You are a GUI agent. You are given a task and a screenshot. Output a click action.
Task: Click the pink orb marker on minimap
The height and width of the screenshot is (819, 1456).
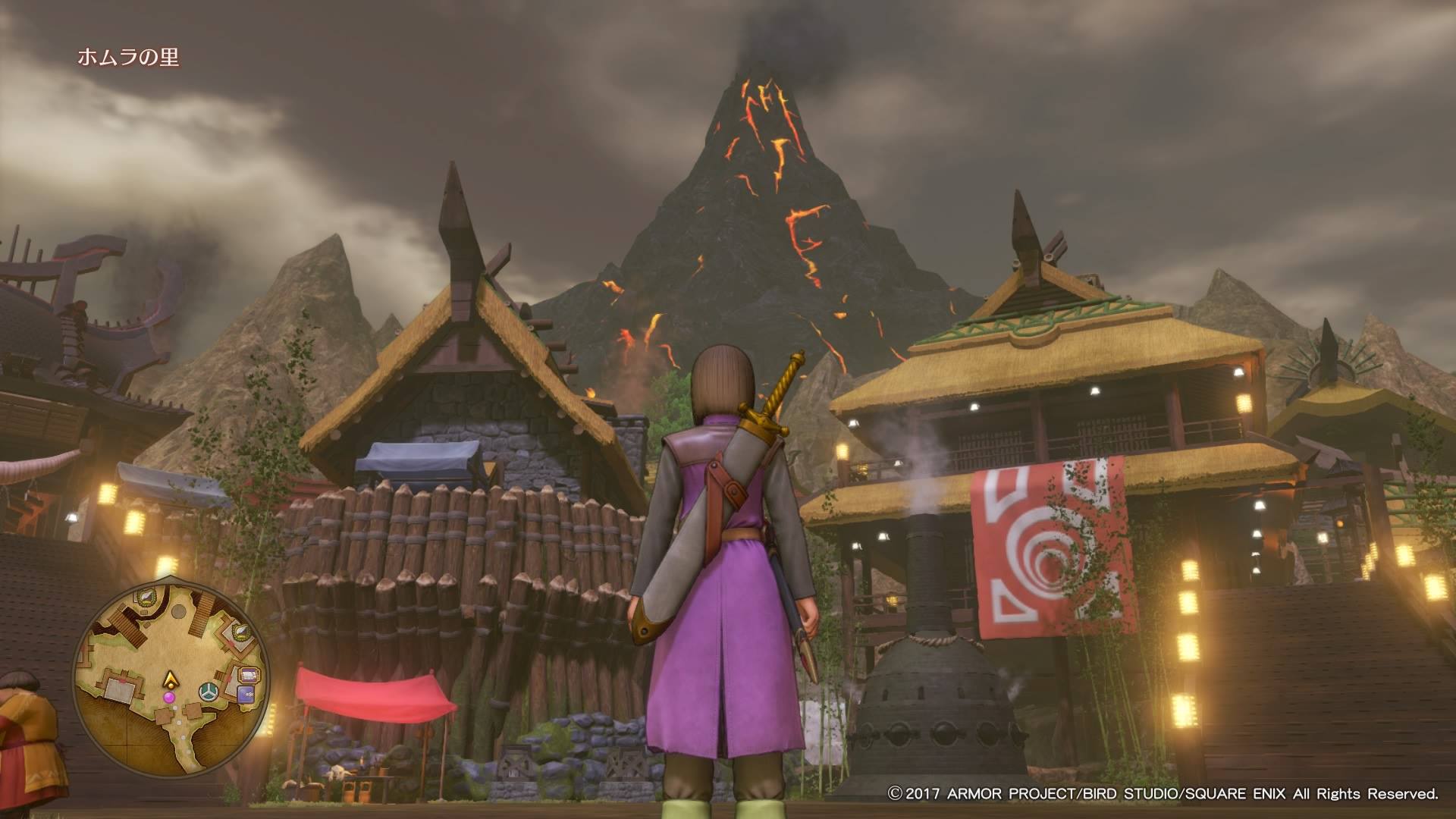click(169, 696)
